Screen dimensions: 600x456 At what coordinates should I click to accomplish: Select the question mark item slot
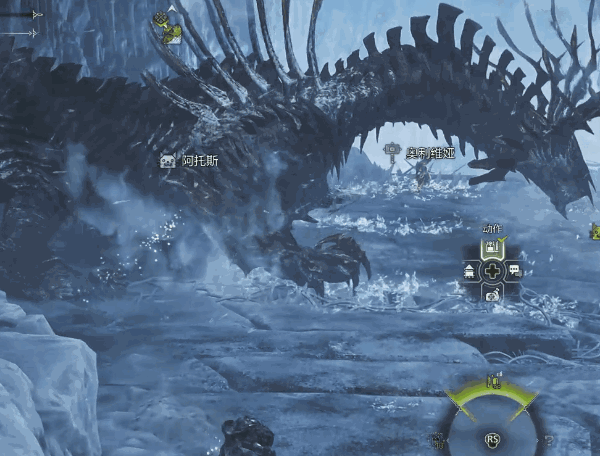click(x=547, y=438)
